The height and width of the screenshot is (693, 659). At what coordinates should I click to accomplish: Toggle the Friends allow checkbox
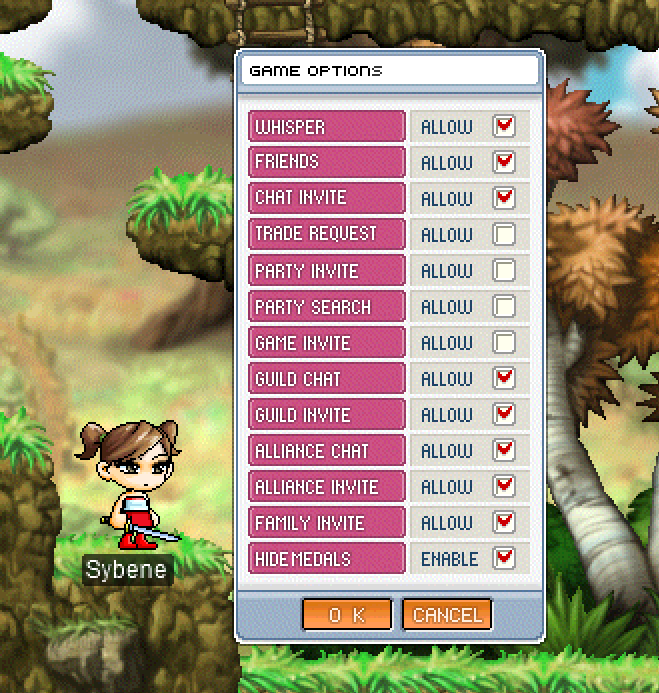point(504,163)
